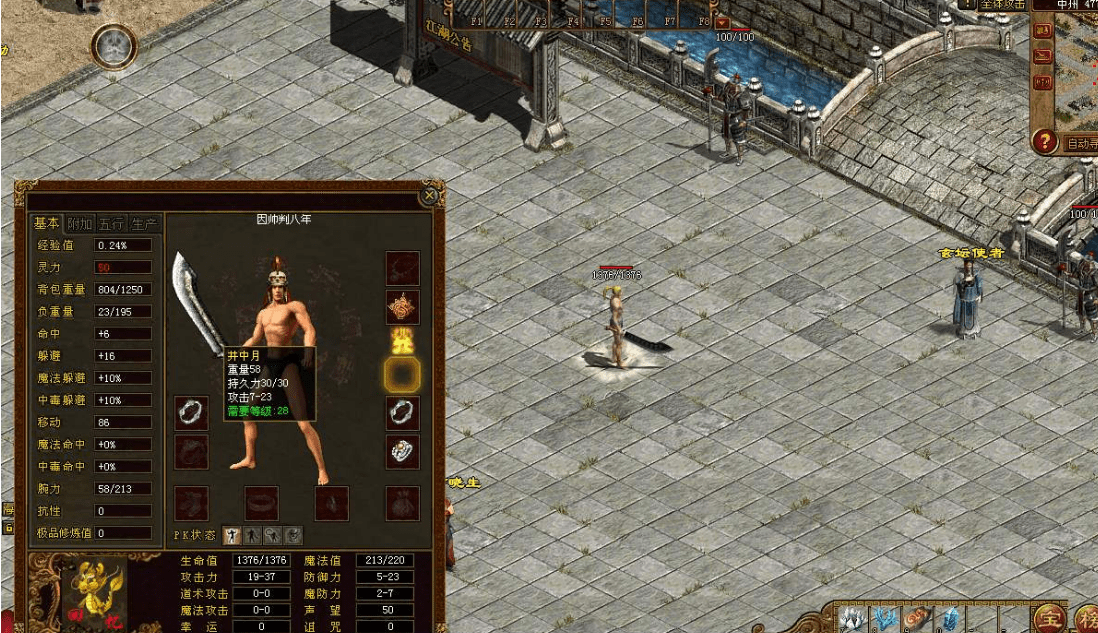Open help with the question mark button
The height and width of the screenshot is (633, 1098).
point(1045,142)
